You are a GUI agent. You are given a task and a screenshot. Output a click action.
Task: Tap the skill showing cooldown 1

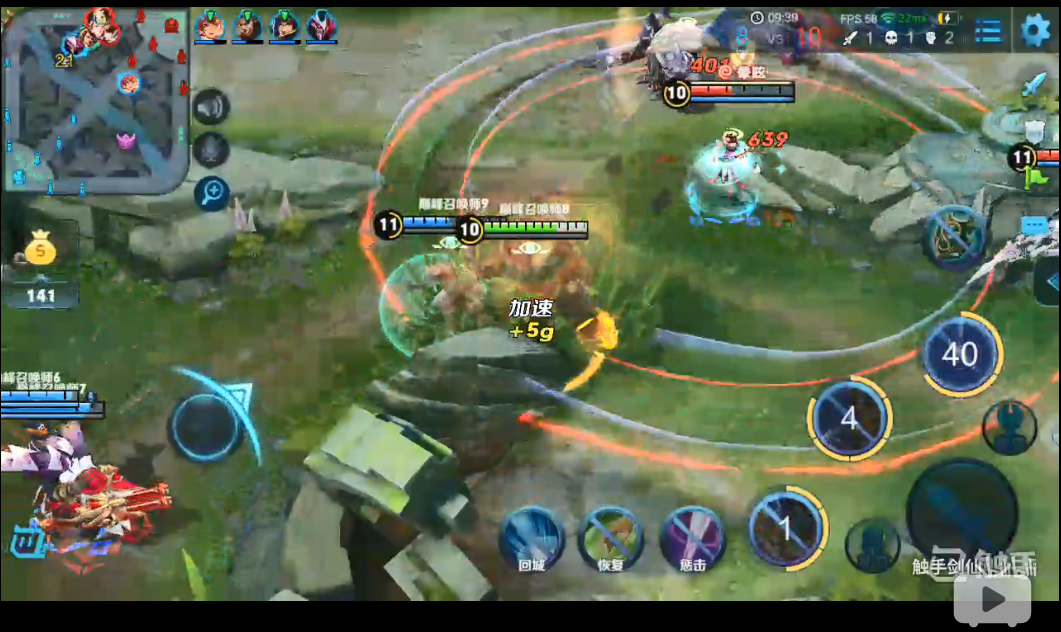click(x=786, y=527)
